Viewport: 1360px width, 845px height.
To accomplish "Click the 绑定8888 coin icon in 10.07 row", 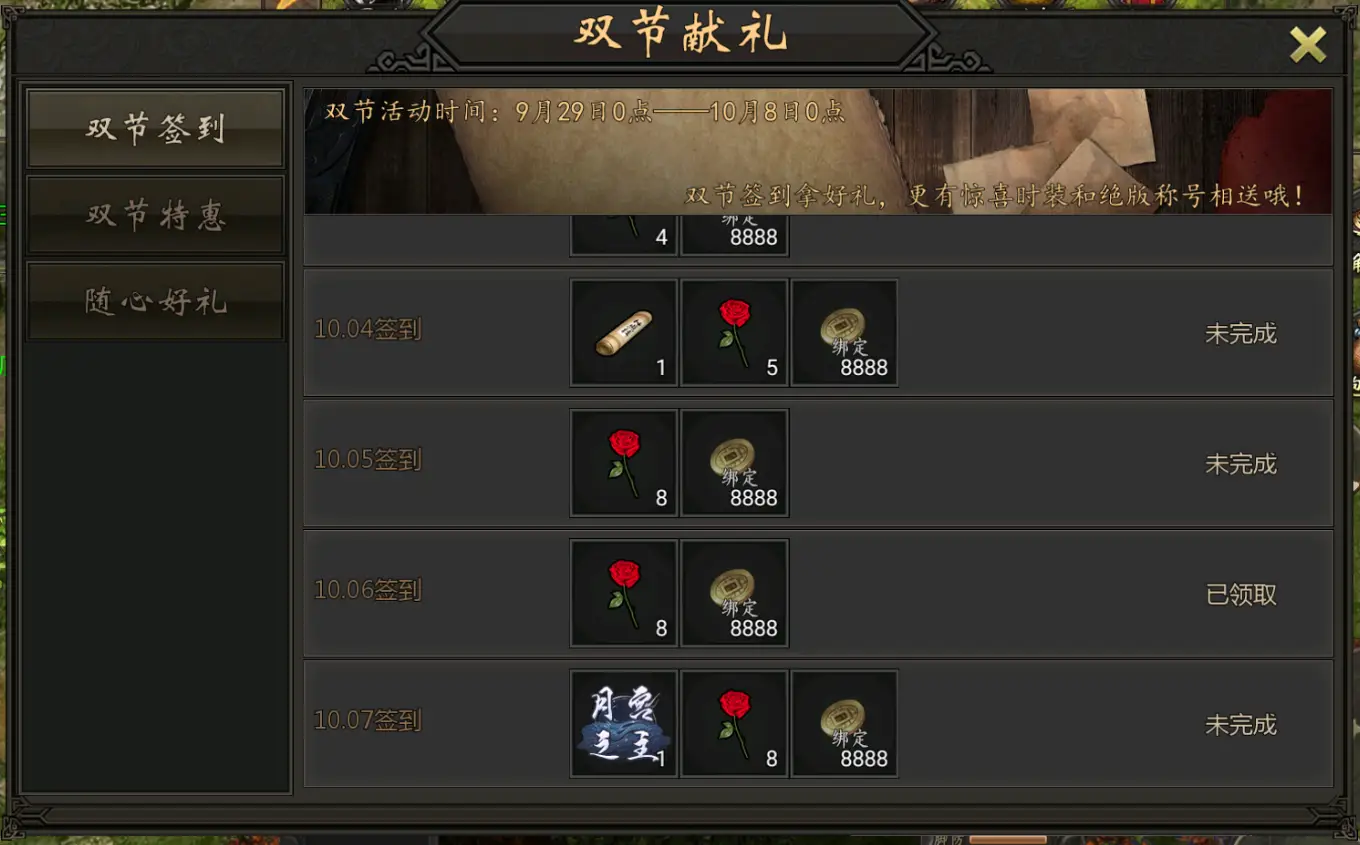I will (x=844, y=723).
